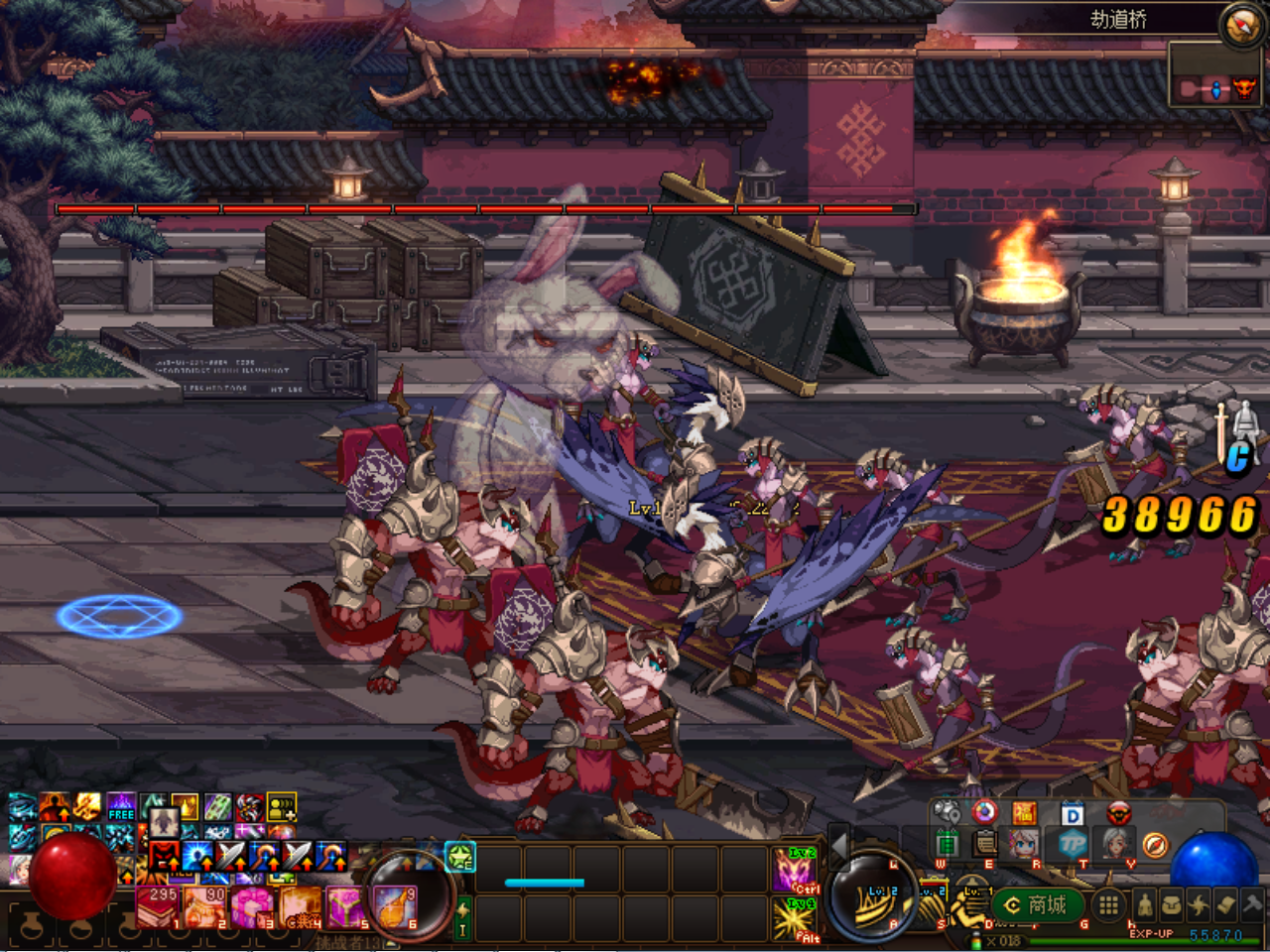Open the auction hammer icon
Viewport: 1270px width, 952px height.
coord(1253,905)
